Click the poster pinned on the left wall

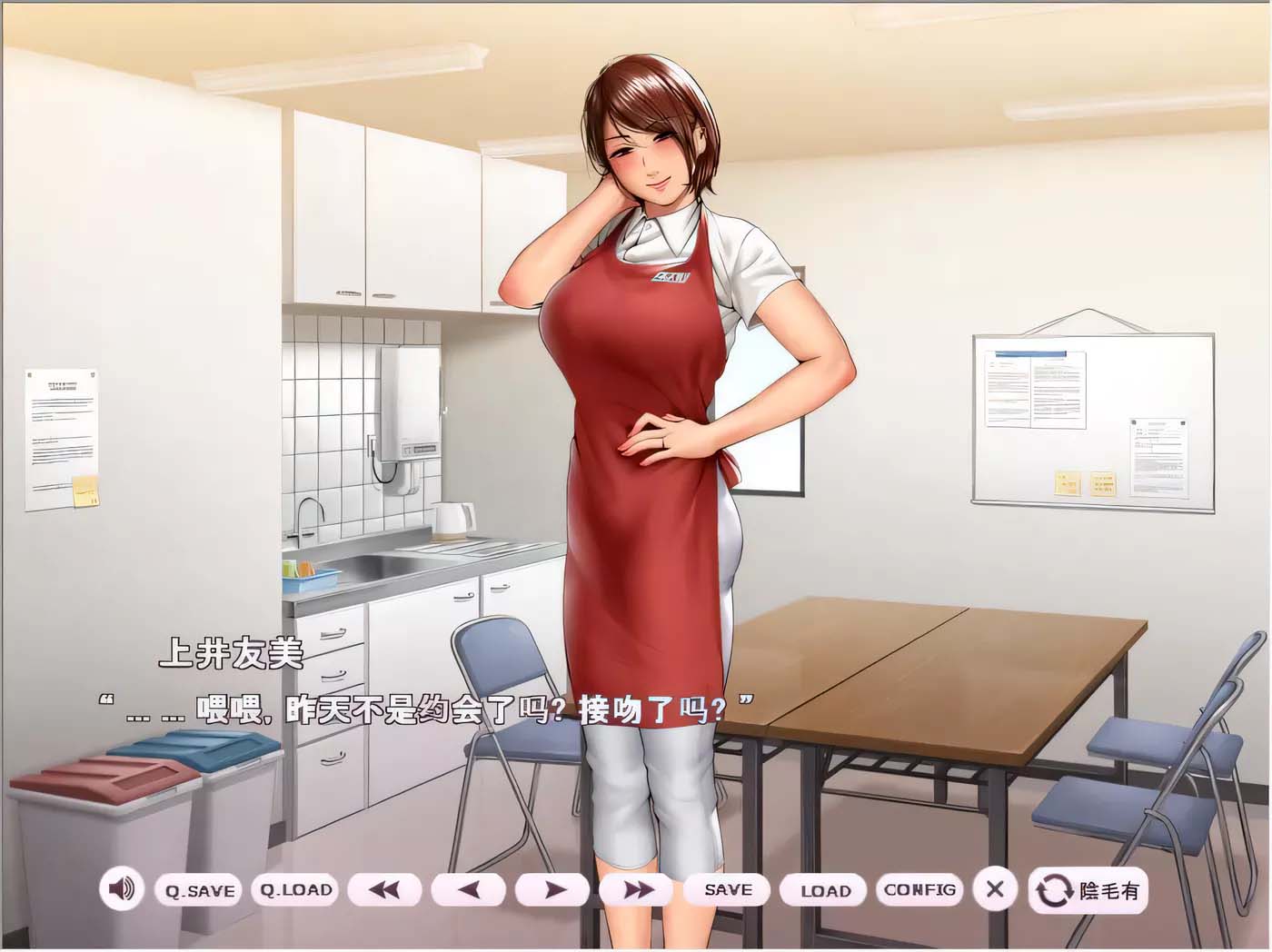[58, 427]
